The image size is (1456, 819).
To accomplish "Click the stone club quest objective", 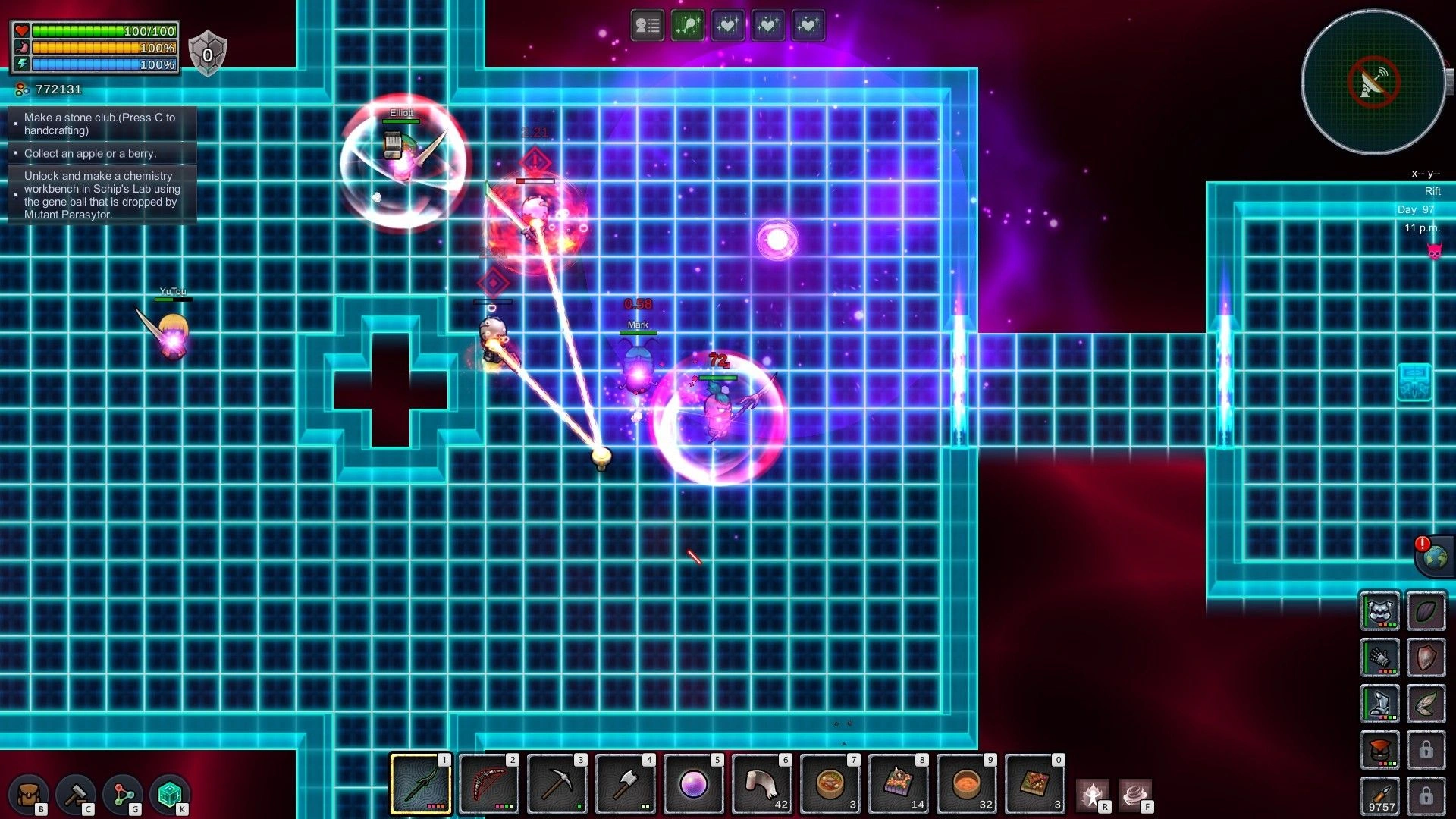I will click(x=100, y=124).
